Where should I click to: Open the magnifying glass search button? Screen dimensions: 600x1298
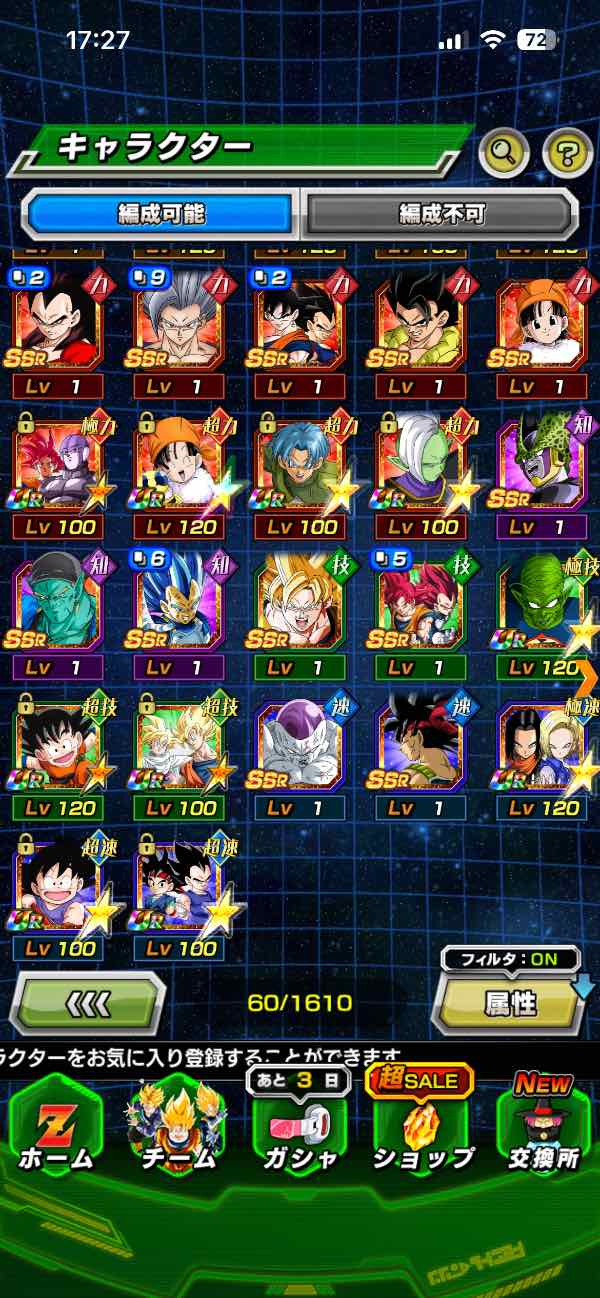[x=504, y=153]
